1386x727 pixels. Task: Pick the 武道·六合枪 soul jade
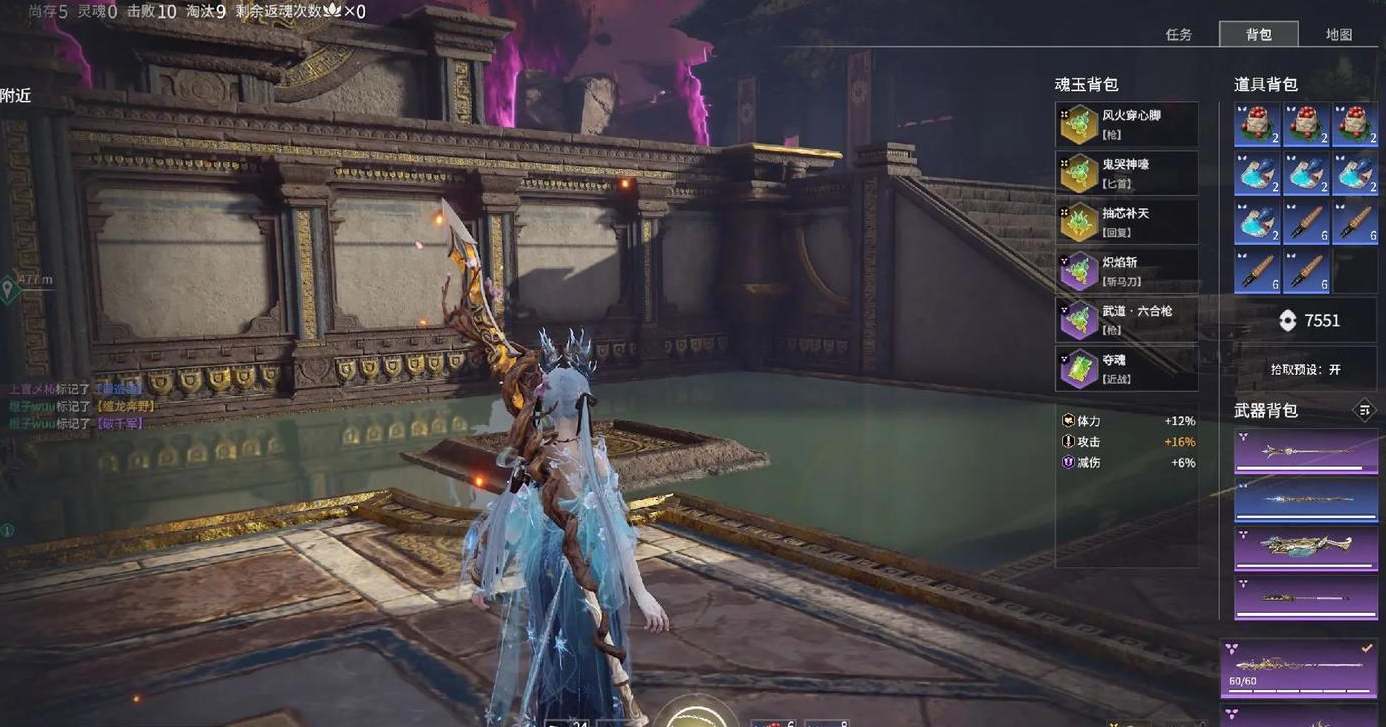point(1127,320)
